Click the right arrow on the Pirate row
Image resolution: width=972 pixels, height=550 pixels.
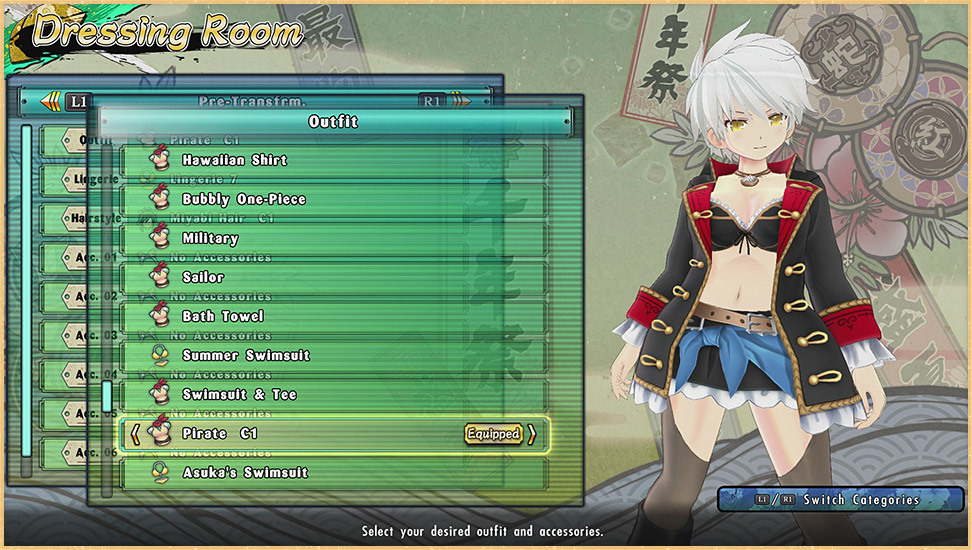[x=532, y=434]
